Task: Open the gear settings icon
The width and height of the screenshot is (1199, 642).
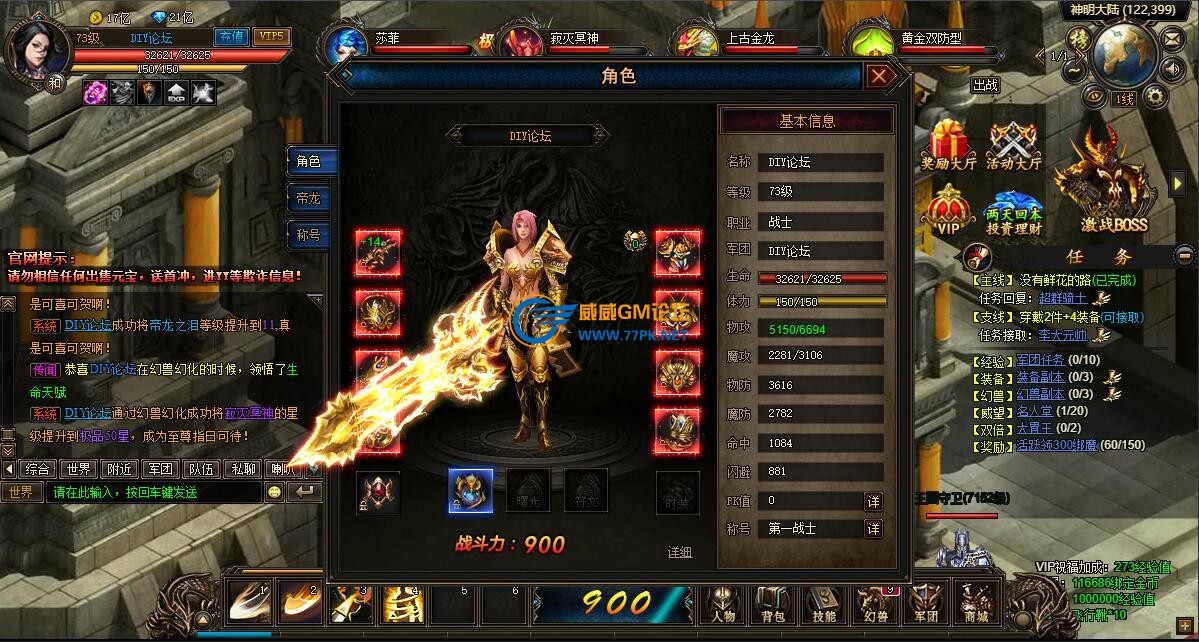Action: point(1155,96)
